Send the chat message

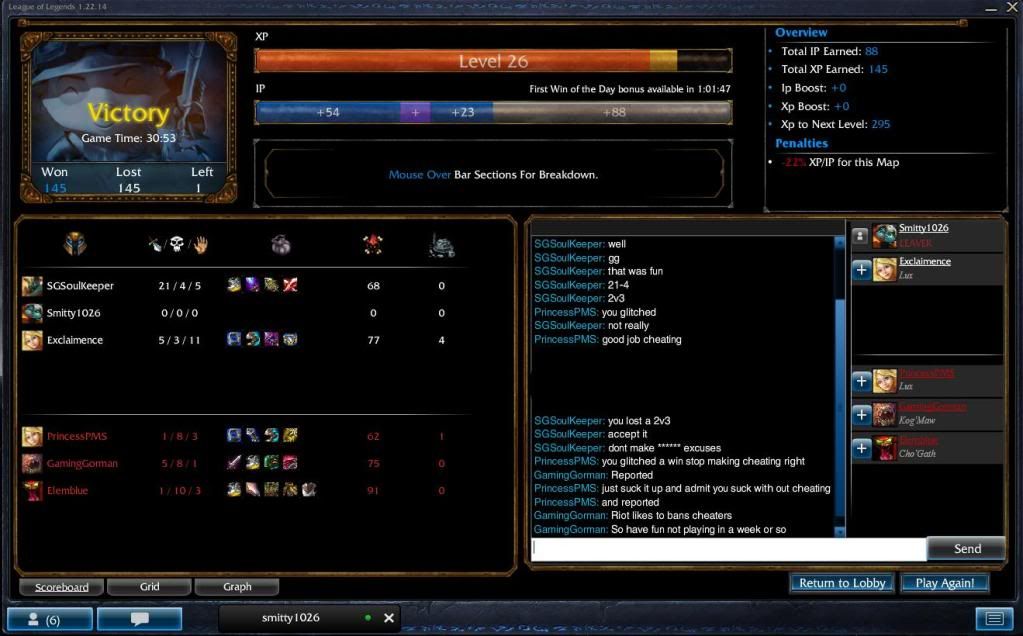[966, 548]
